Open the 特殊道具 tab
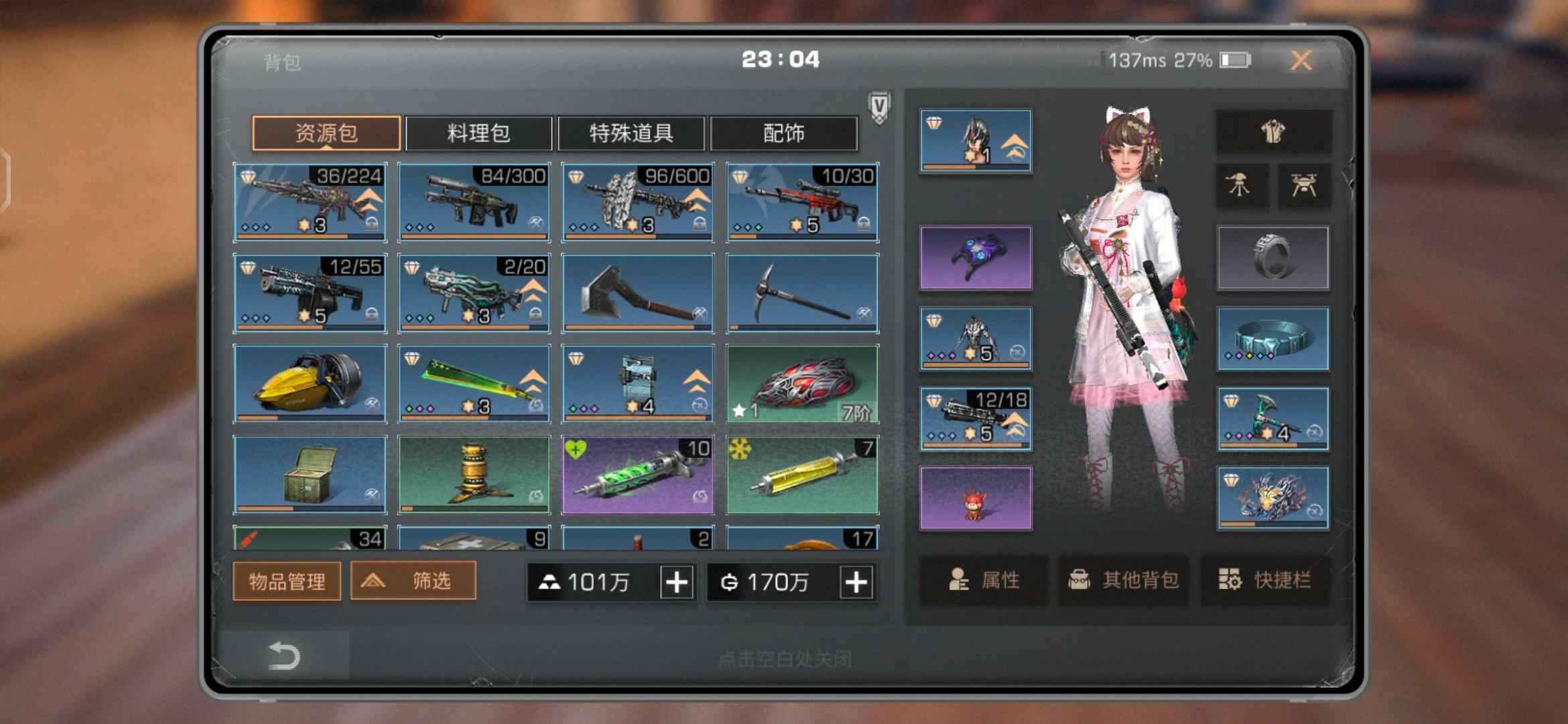Image resolution: width=1568 pixels, height=724 pixels. click(631, 133)
